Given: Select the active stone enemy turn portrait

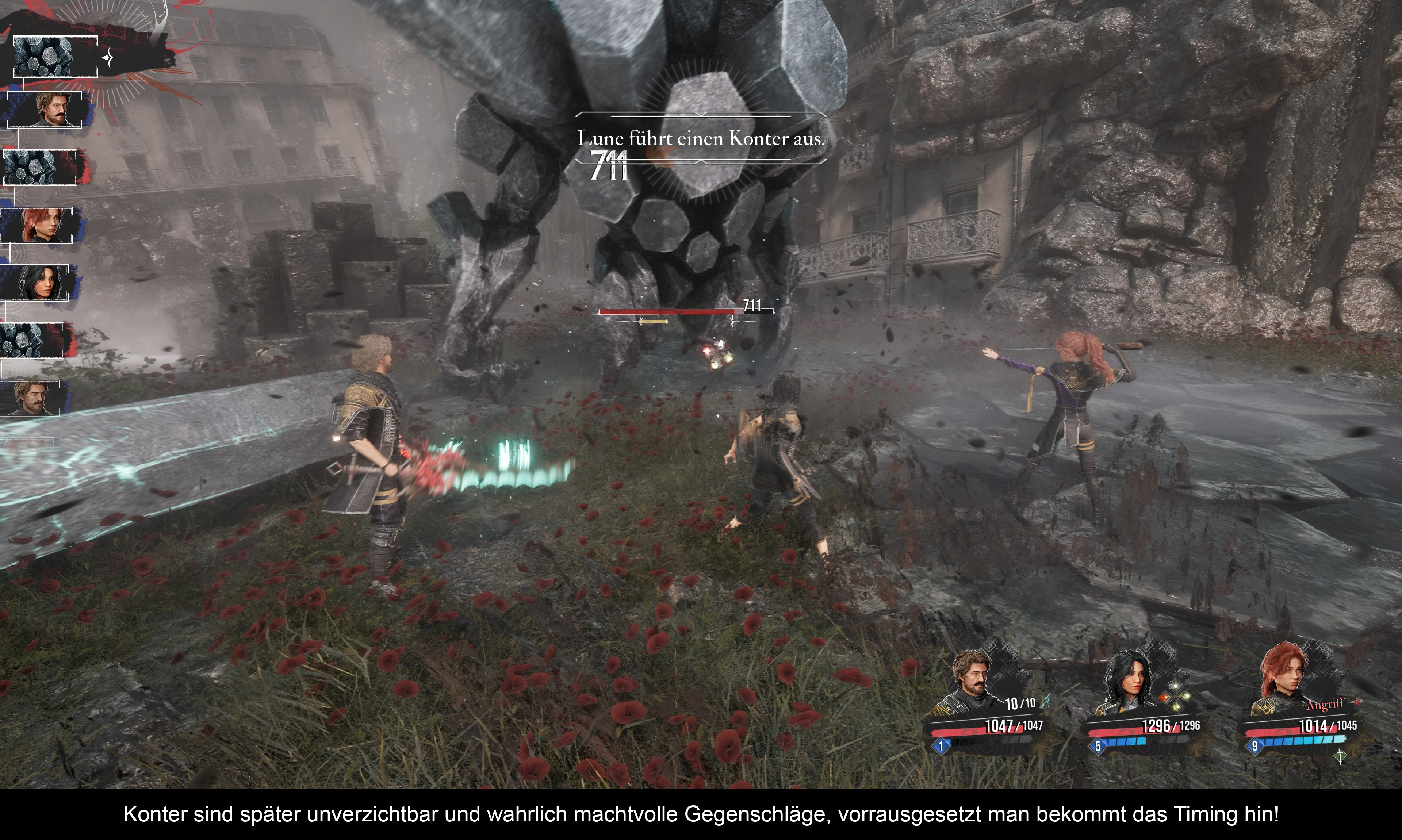Looking at the screenshot, I should coord(55,57).
